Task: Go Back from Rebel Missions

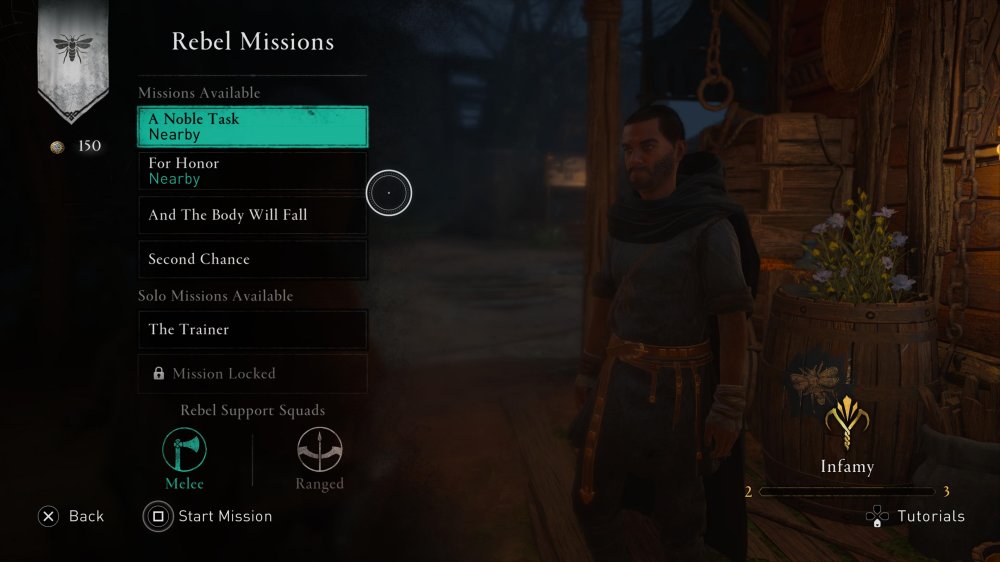Action: coord(71,516)
